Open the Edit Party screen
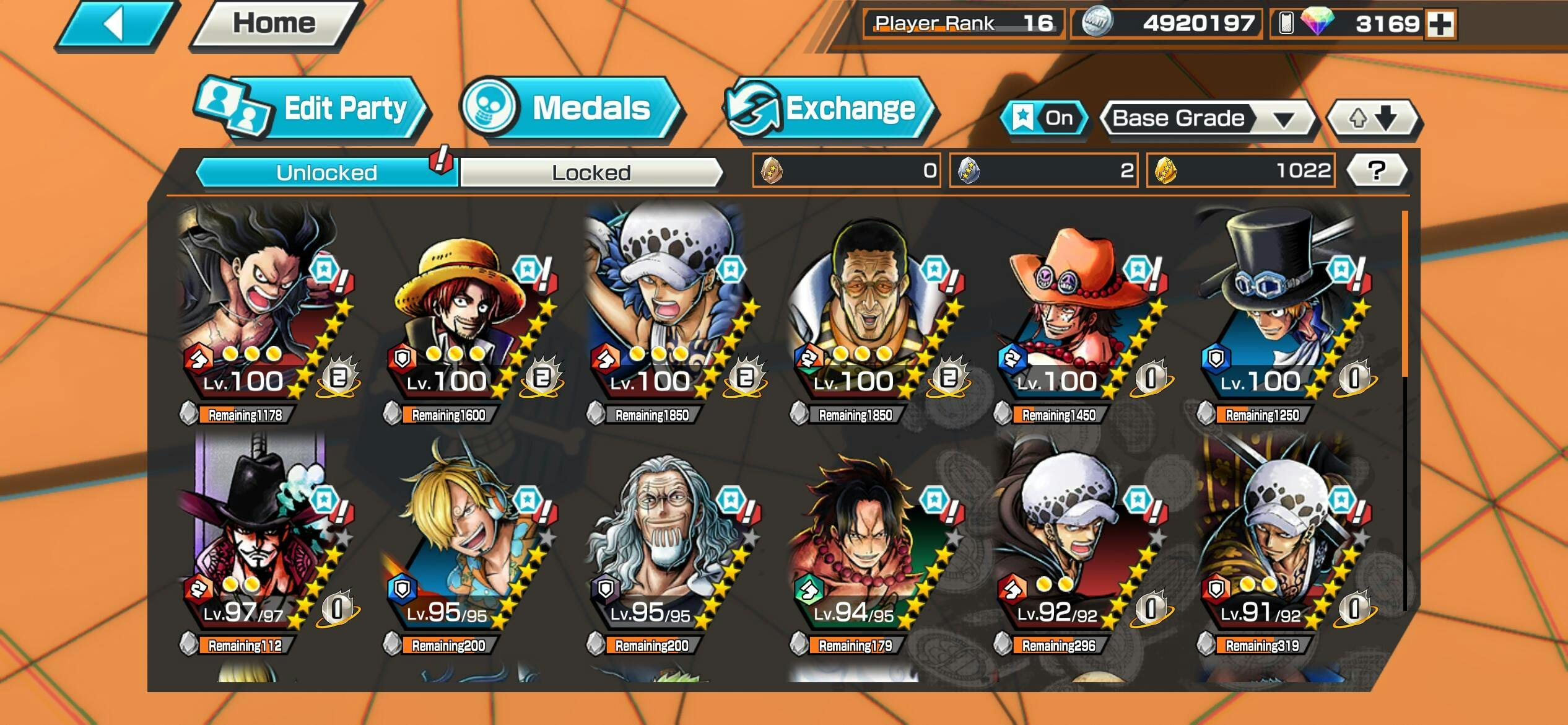1568x725 pixels. [313, 109]
